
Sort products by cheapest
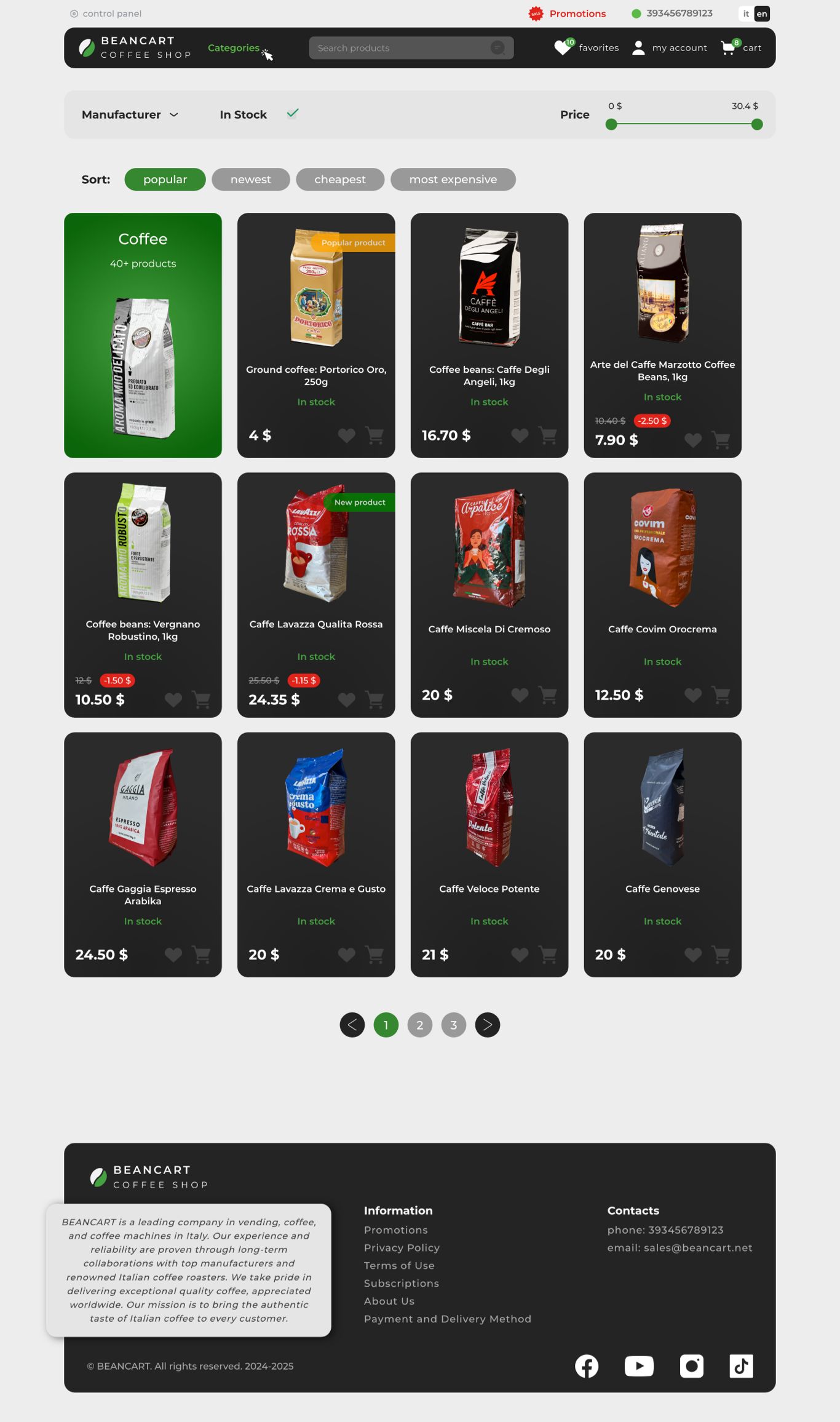click(x=340, y=180)
